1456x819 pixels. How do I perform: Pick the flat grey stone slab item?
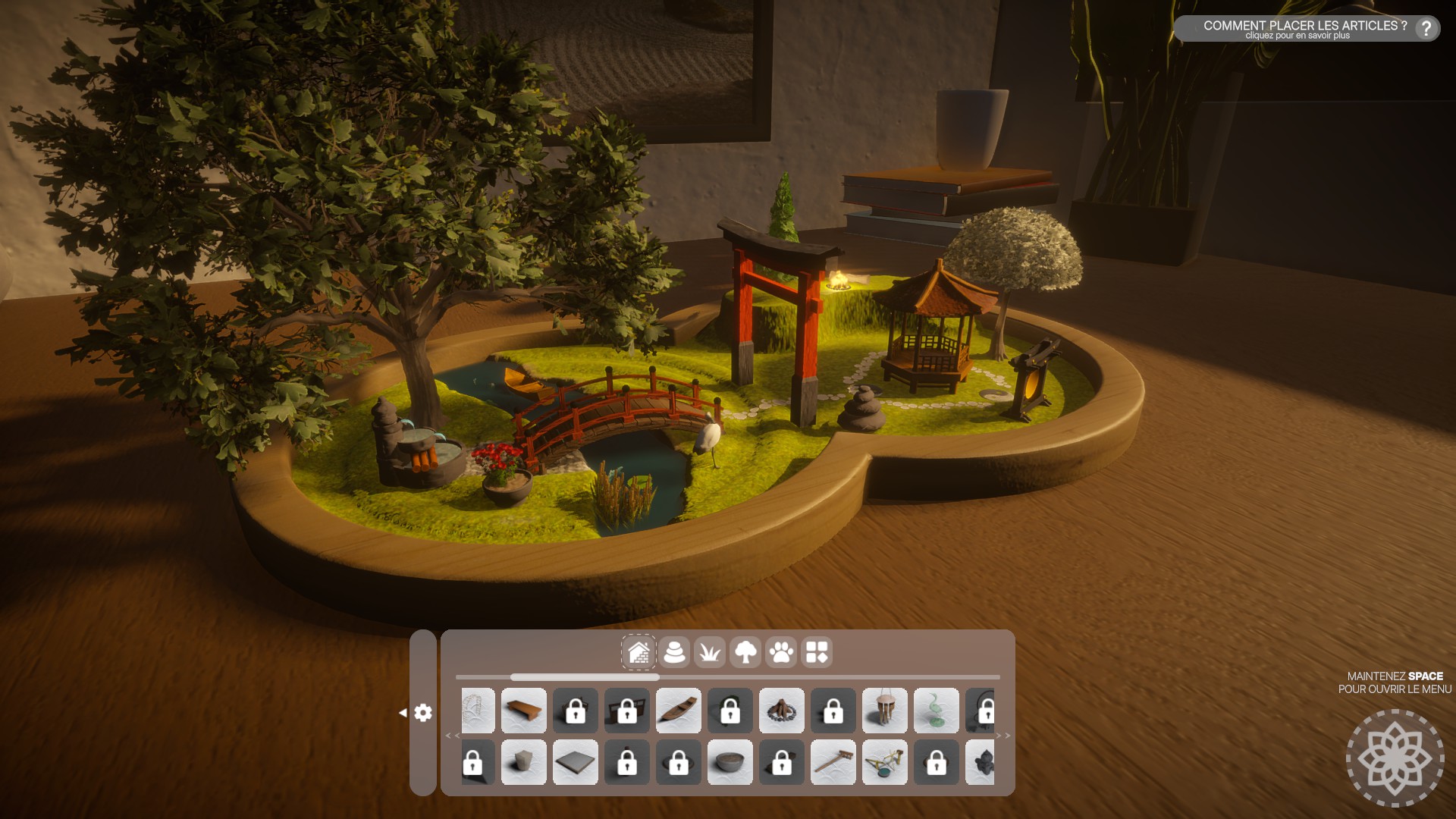(x=576, y=762)
